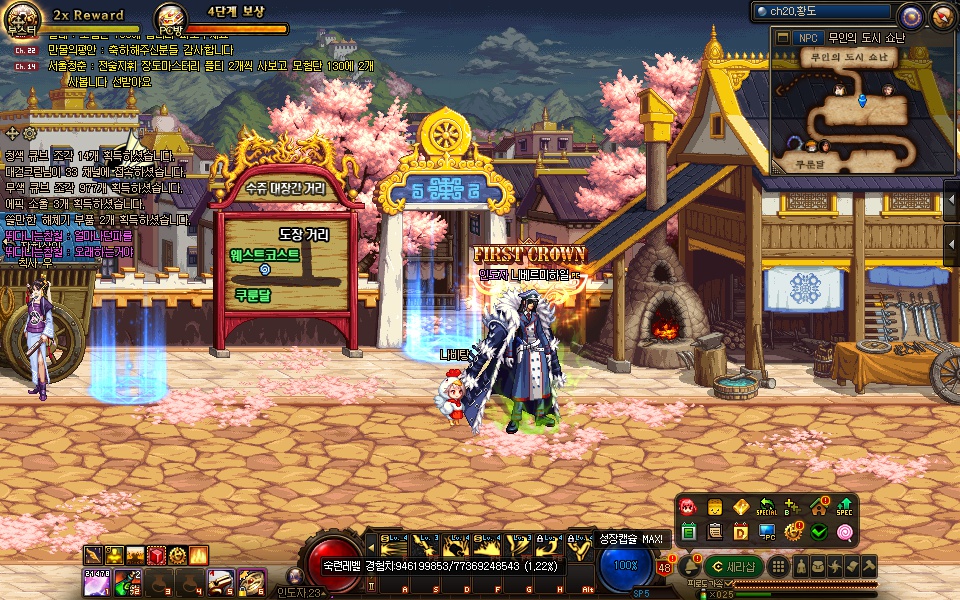Click the SPEC green up-arrow icon
This screenshot has width=960, height=600.
click(845, 506)
